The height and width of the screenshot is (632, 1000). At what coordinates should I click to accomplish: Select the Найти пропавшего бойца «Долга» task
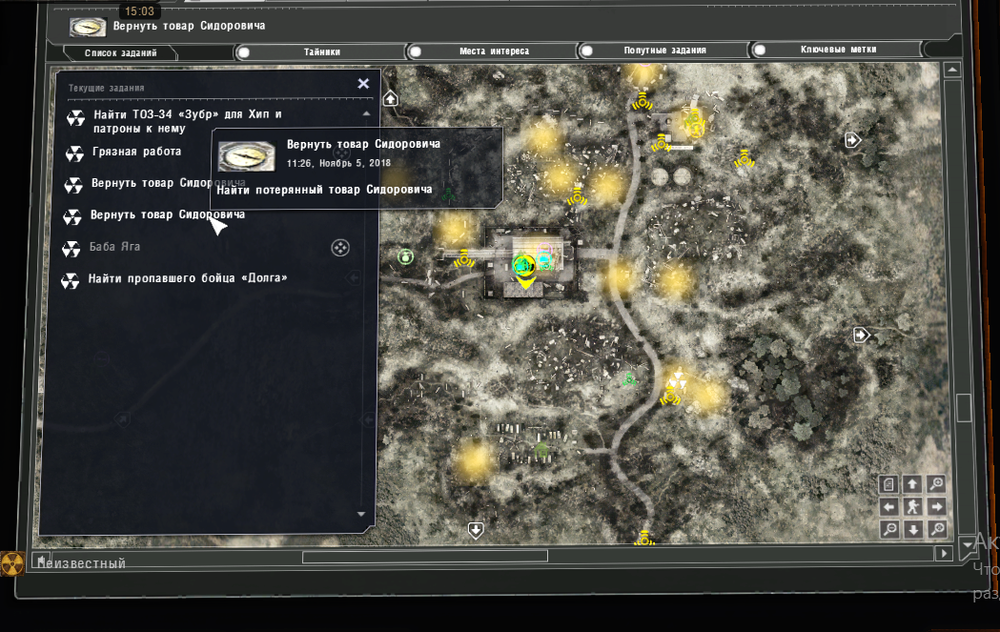[187, 278]
